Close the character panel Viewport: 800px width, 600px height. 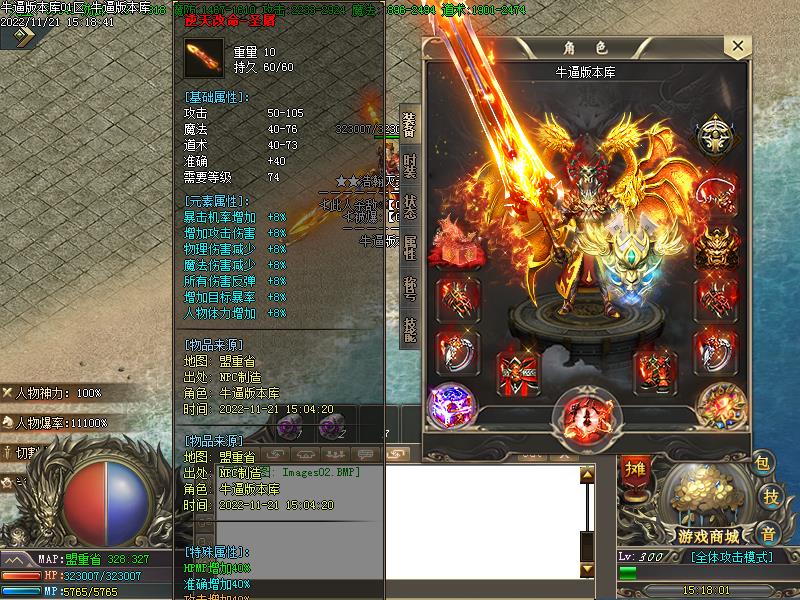[x=737, y=47]
